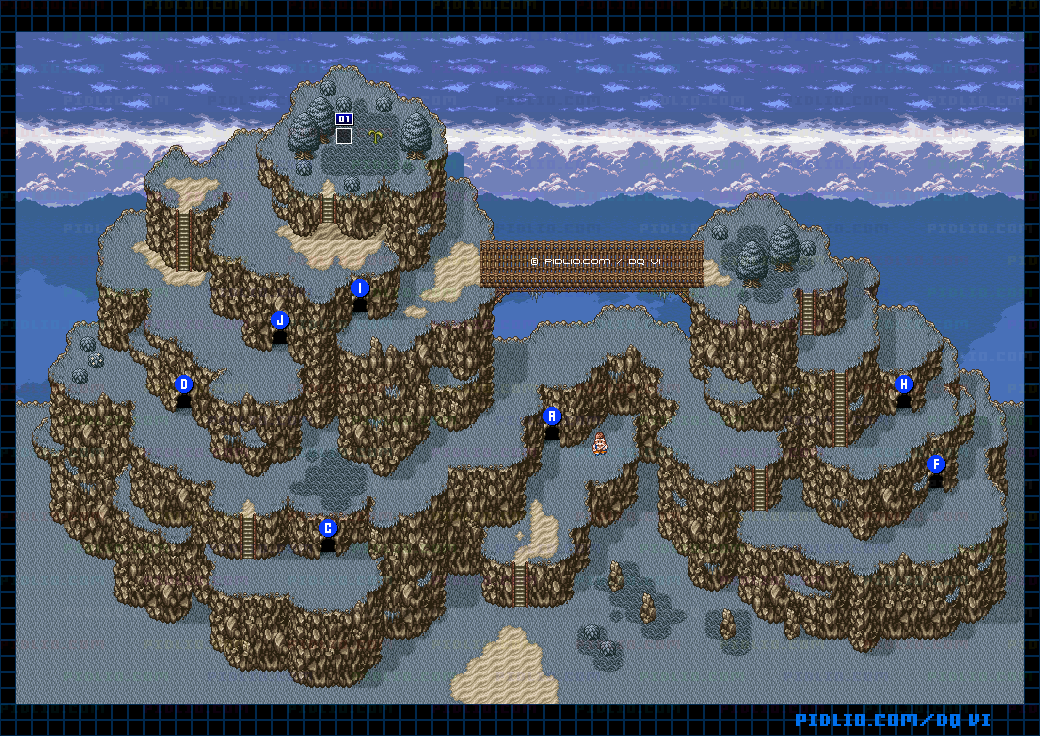
Task: Select the blue F cave marker
Action: coord(936,464)
